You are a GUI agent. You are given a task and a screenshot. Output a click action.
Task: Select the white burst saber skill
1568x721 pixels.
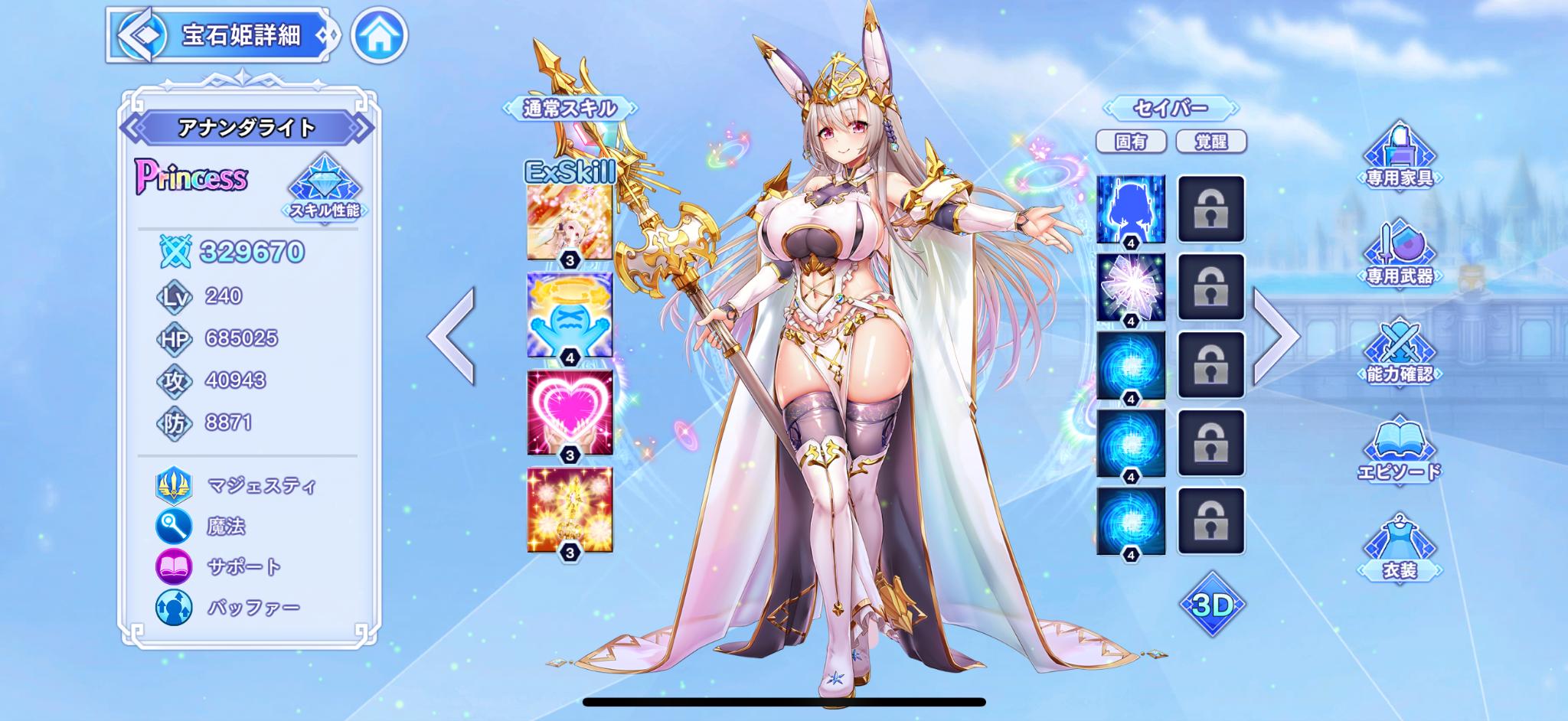1131,287
